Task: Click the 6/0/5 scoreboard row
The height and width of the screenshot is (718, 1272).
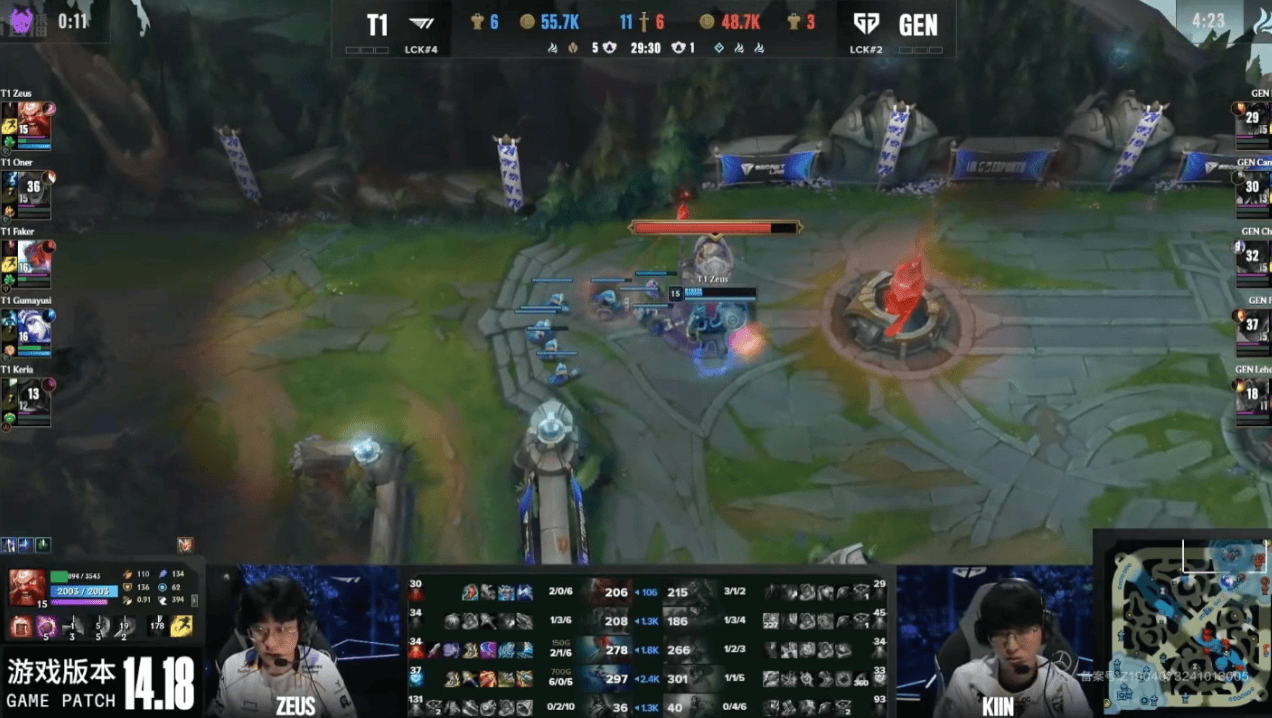Action: [560, 679]
